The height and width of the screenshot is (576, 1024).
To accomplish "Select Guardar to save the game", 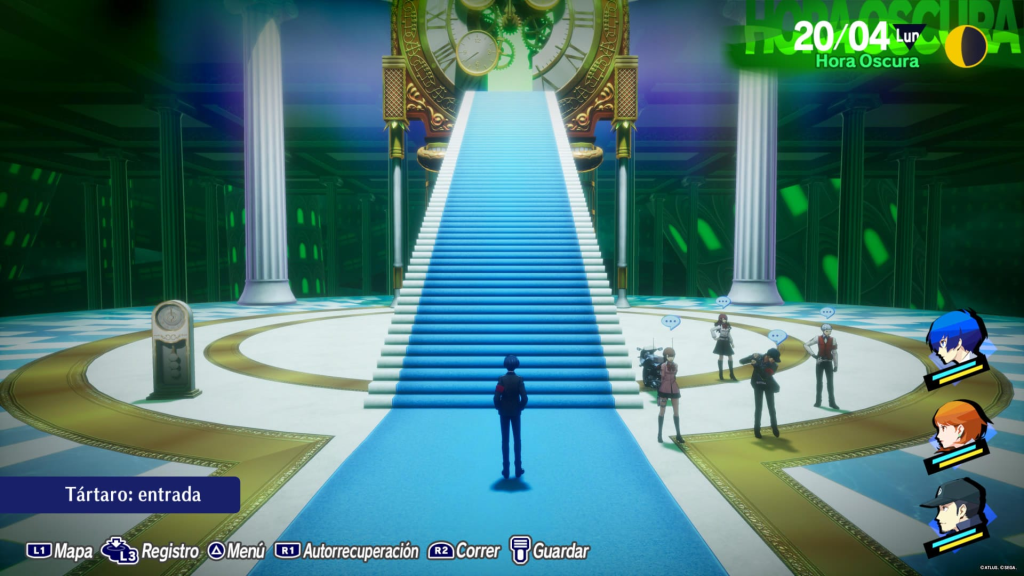I will (x=549, y=551).
